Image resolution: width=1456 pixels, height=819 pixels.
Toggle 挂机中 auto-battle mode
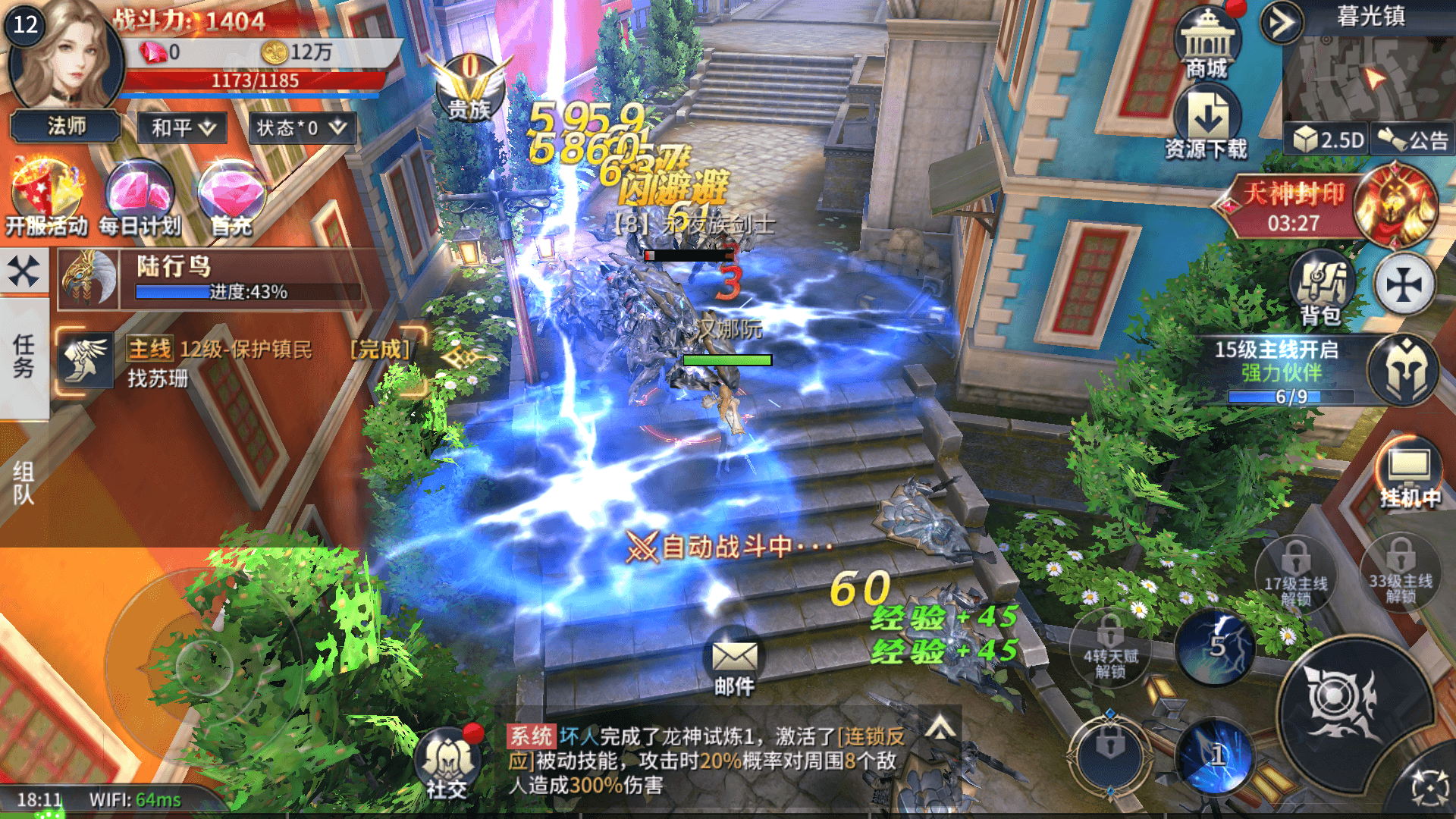coord(1409,473)
